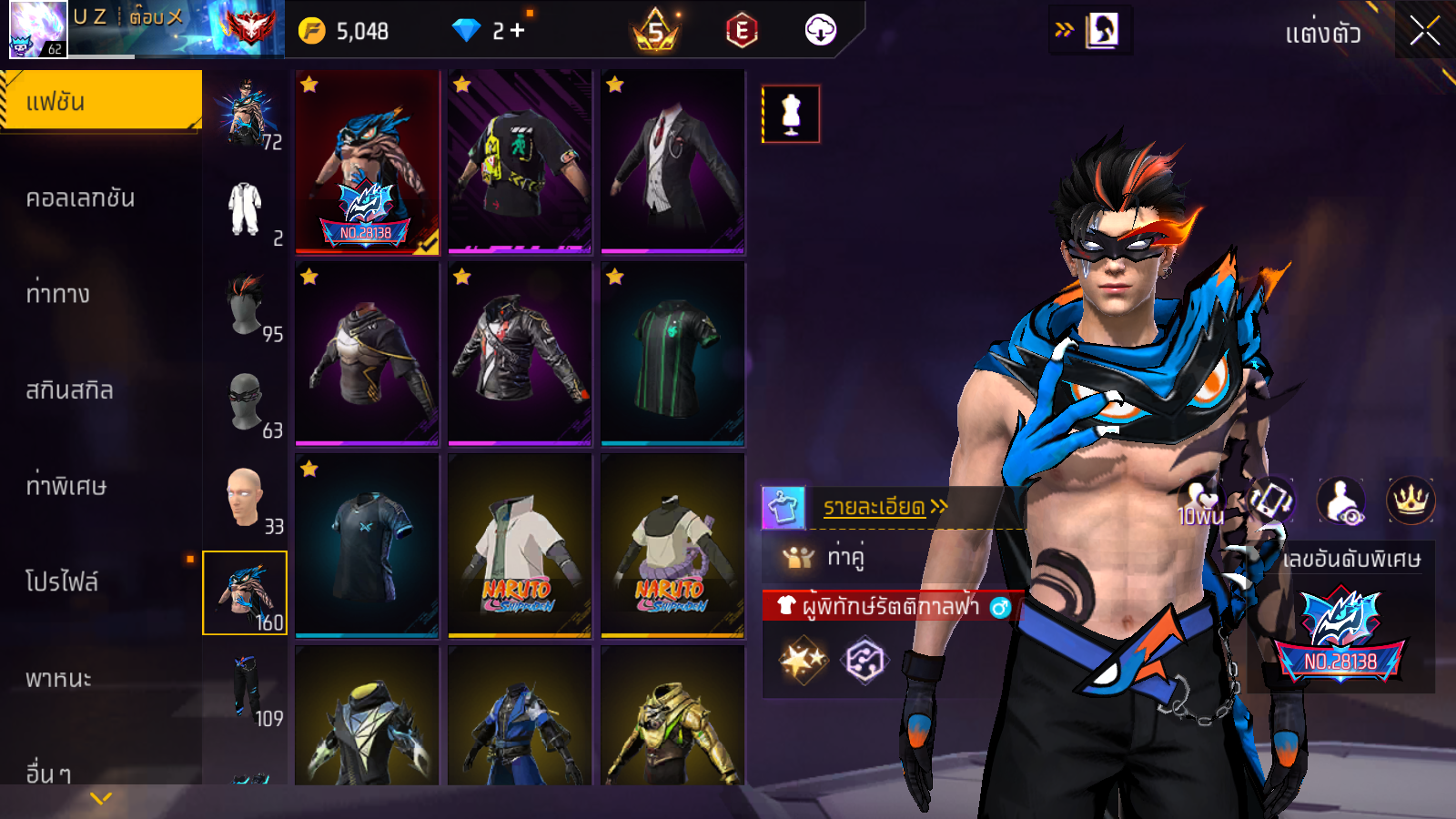Open the แฟชั่น fashion tab
The image size is (1456, 819).
pos(101,102)
